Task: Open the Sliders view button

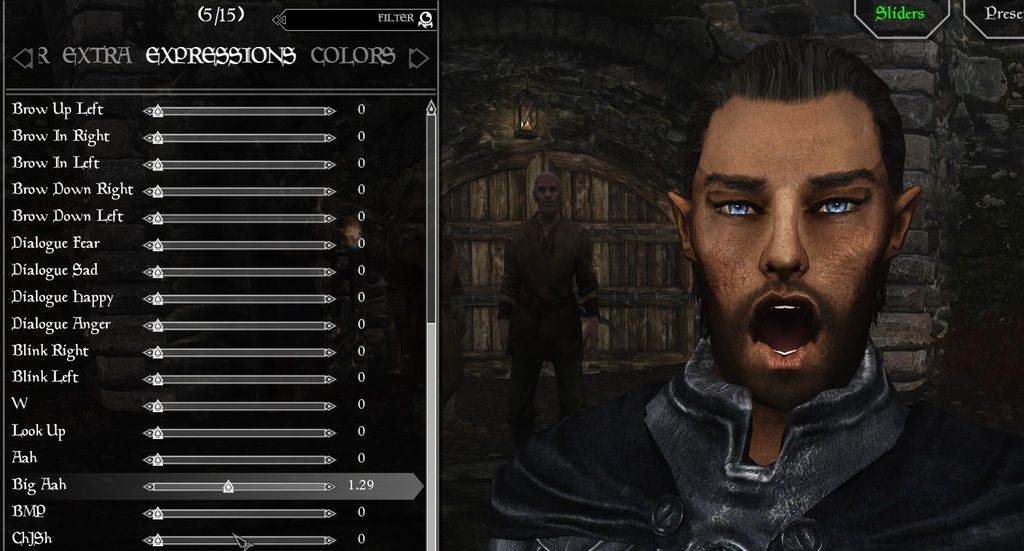Action: coord(899,14)
